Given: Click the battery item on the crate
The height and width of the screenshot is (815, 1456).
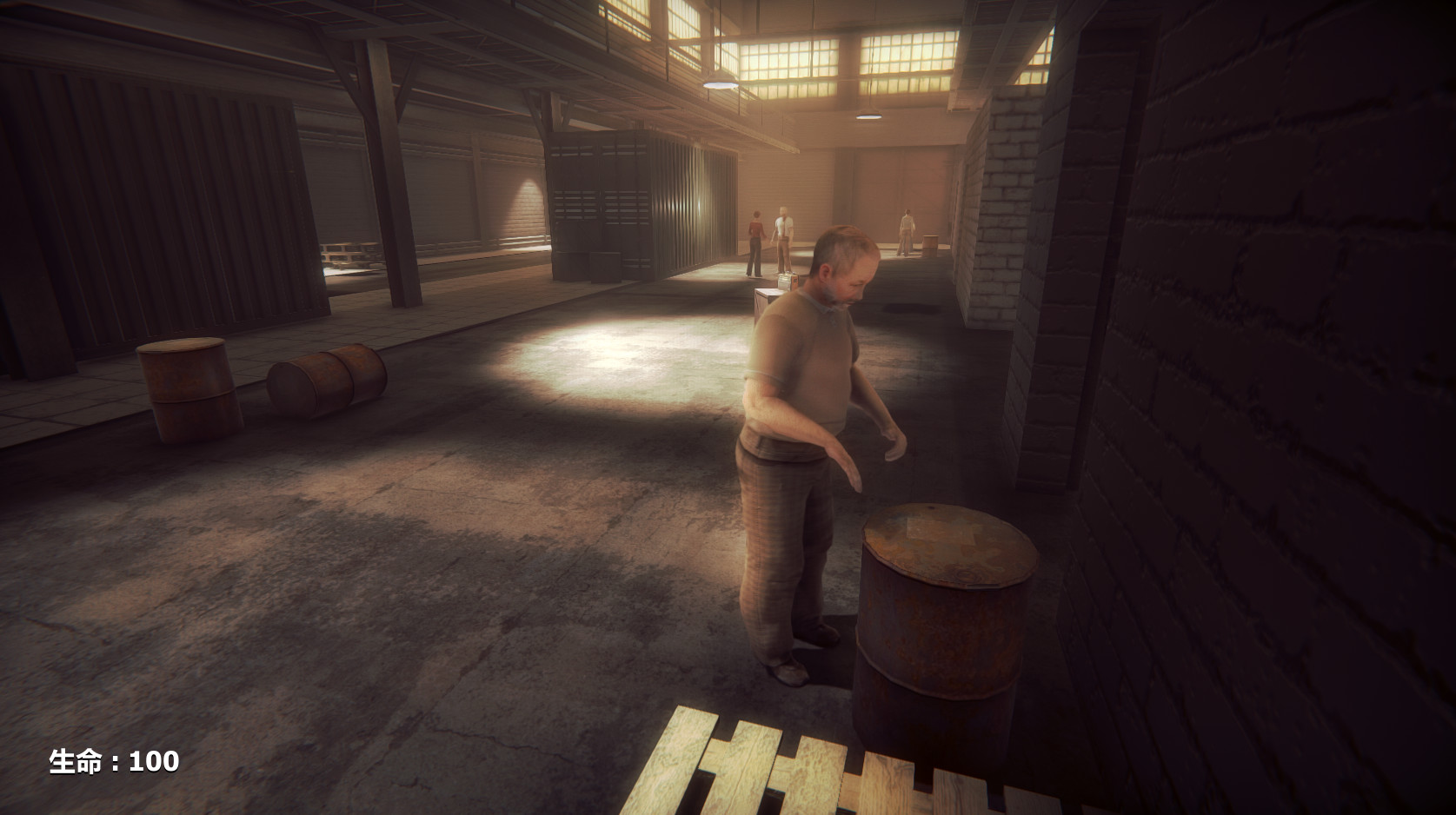Looking at the screenshot, I should coord(789,280).
